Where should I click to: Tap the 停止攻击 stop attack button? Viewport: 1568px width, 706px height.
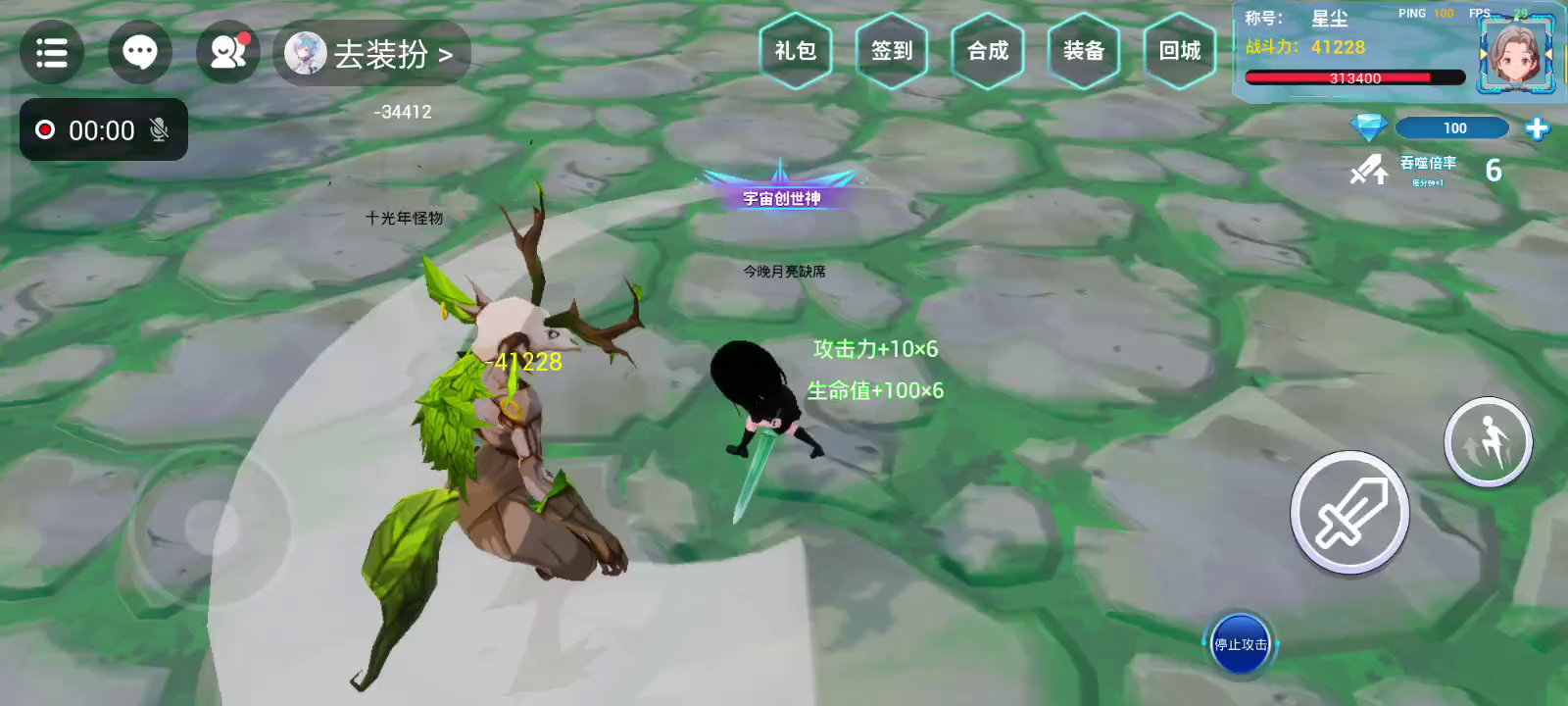(1240, 644)
